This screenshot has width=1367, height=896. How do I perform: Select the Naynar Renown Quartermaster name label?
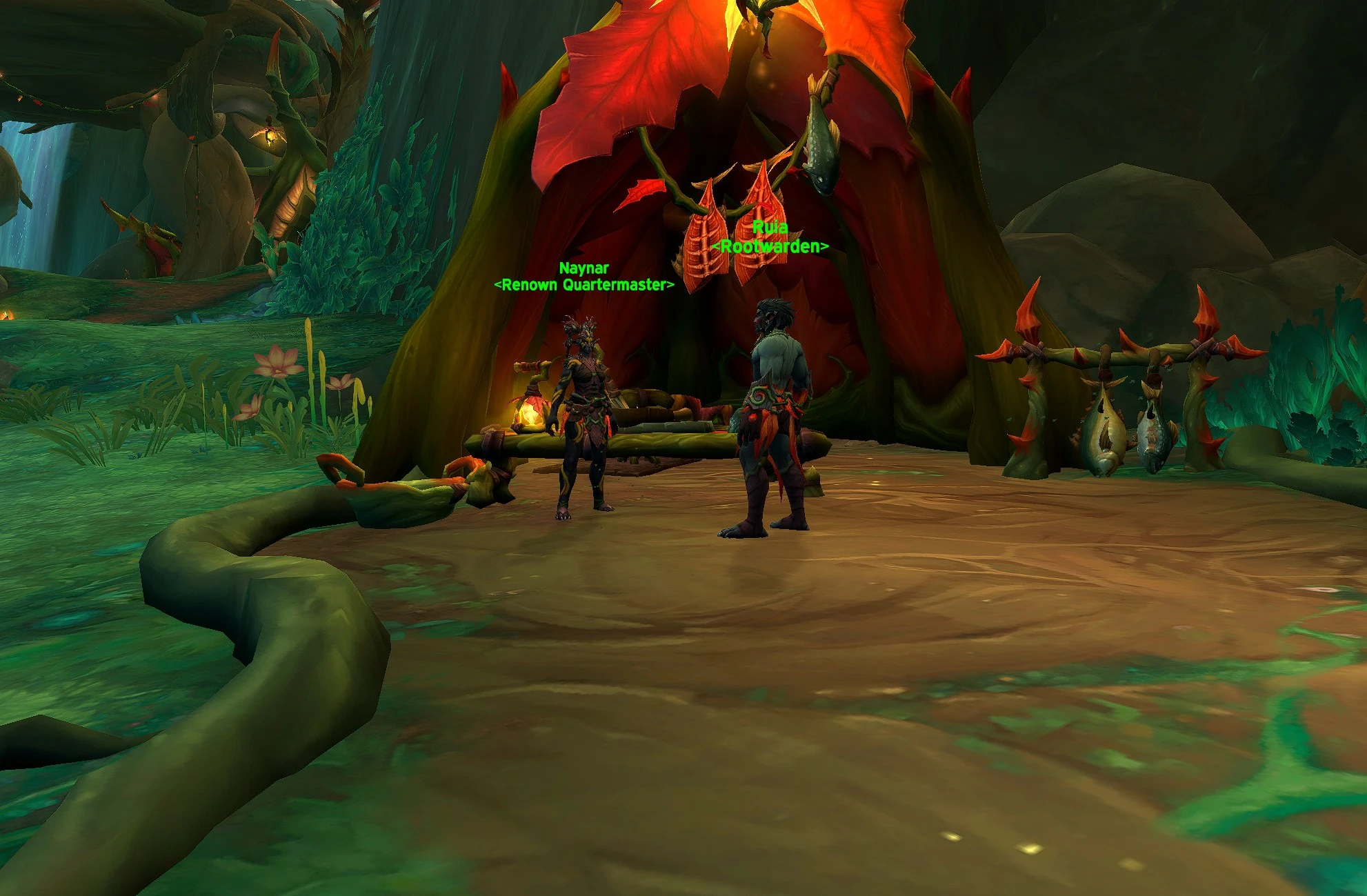click(x=583, y=277)
